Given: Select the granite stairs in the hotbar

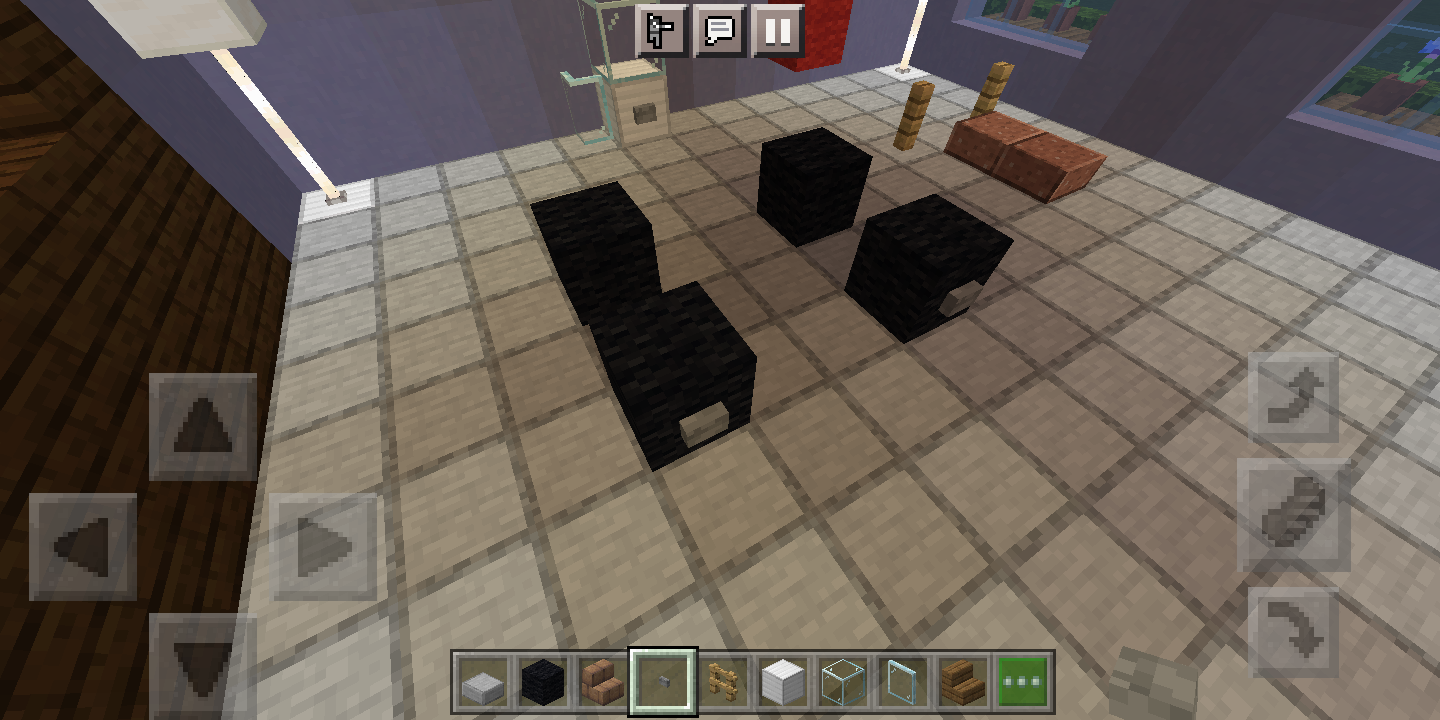Looking at the screenshot, I should coord(599,682).
